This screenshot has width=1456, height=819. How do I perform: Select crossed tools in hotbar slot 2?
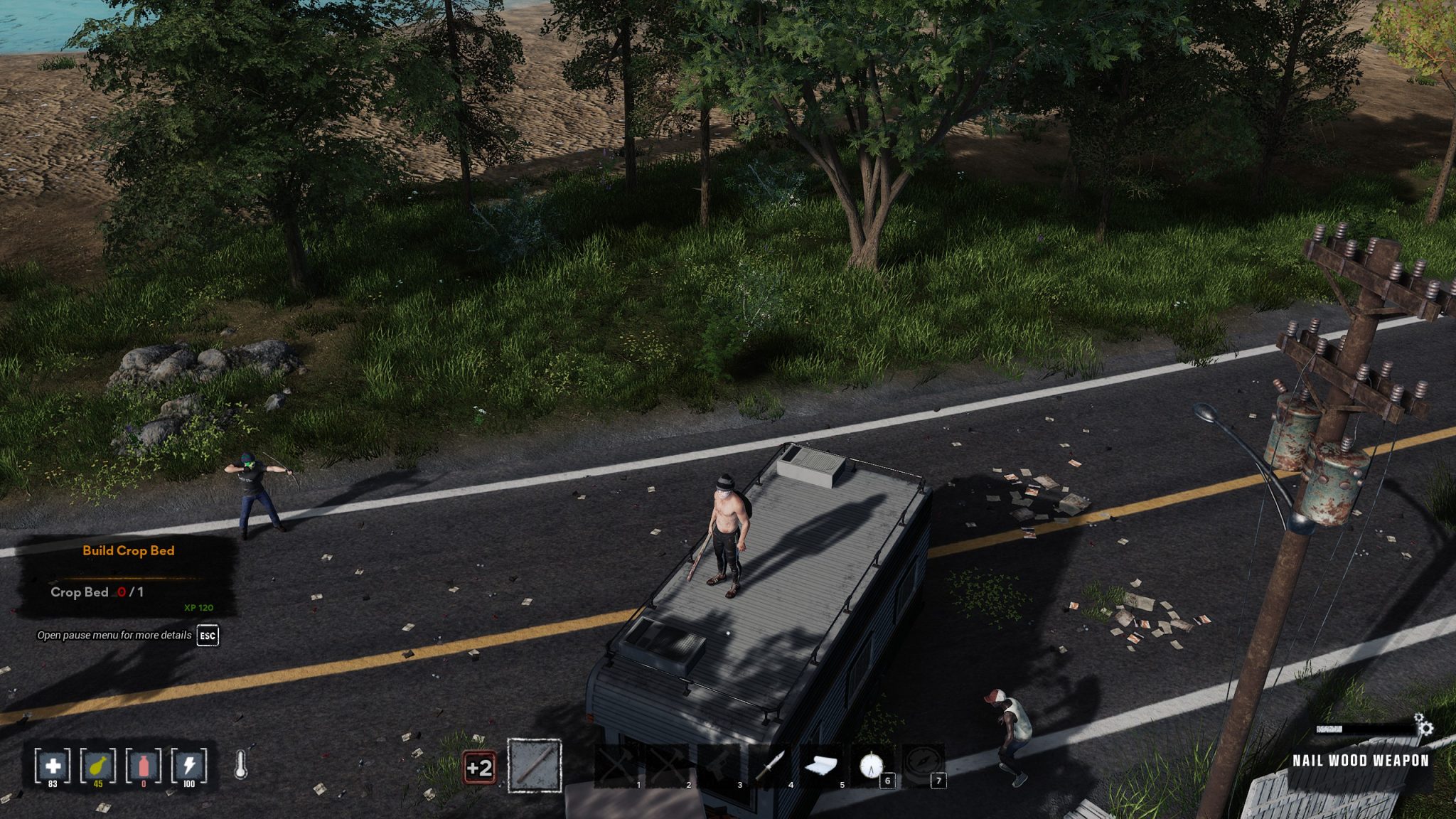point(668,766)
